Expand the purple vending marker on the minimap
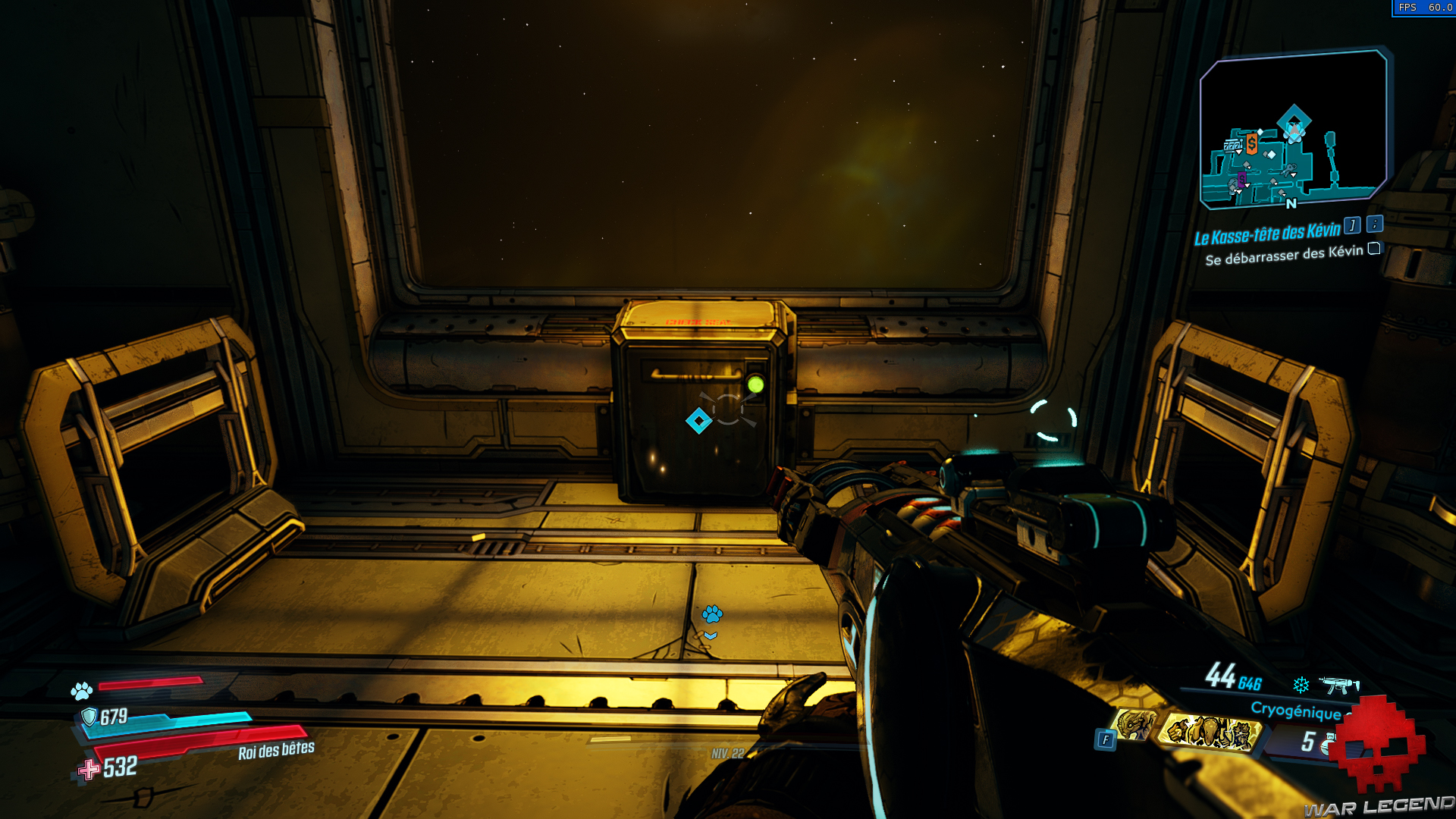This screenshot has width=1456, height=819. point(1241,180)
